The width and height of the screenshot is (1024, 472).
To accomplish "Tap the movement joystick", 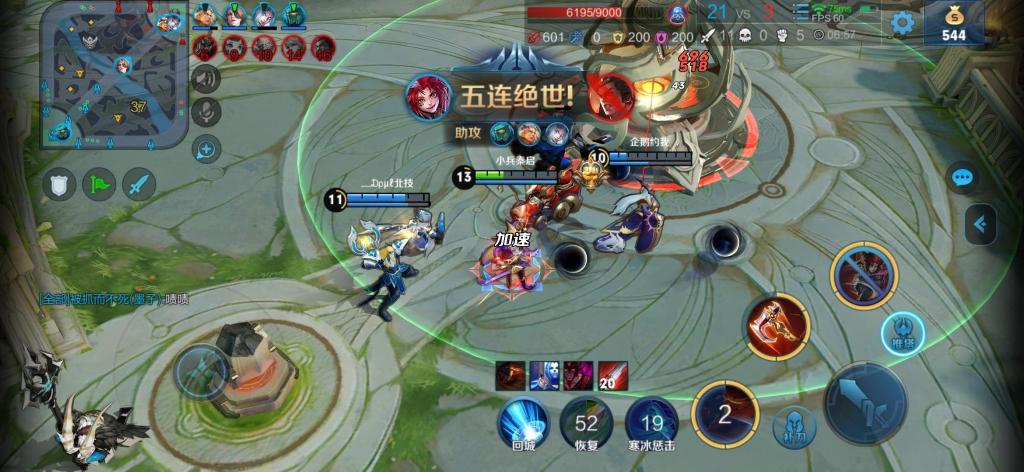I will pyautogui.click(x=202, y=371).
